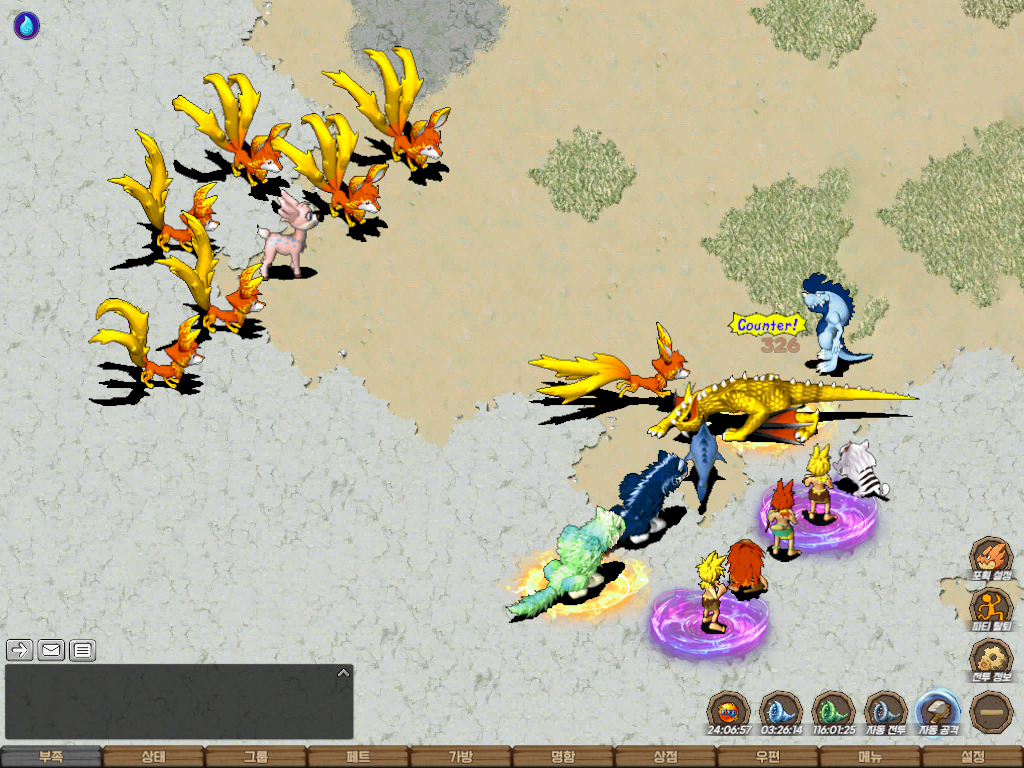Open 포획 설정 capture settings
This screenshot has width=1024, height=768.
(992, 559)
